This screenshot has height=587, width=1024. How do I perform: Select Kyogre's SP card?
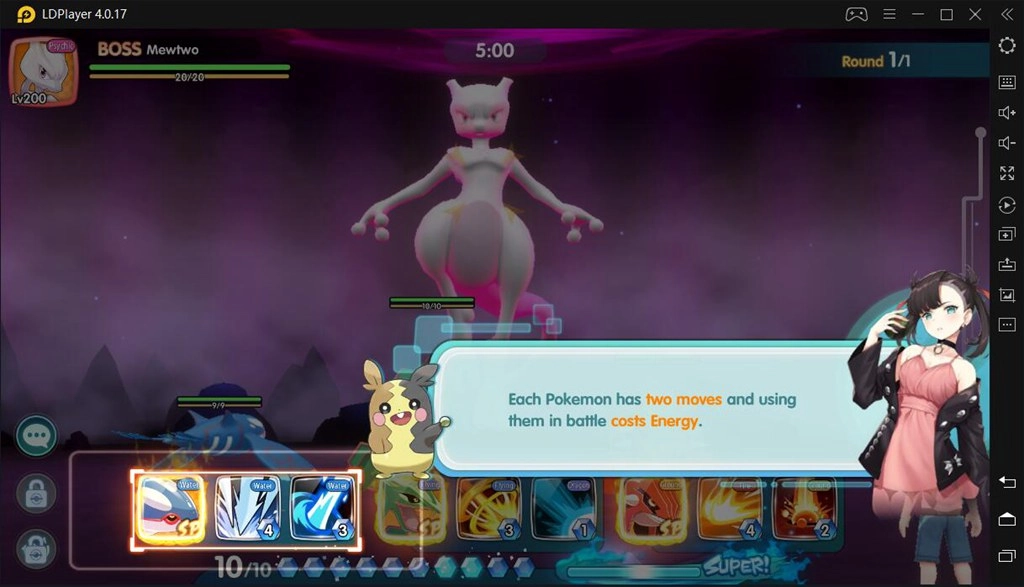point(170,509)
